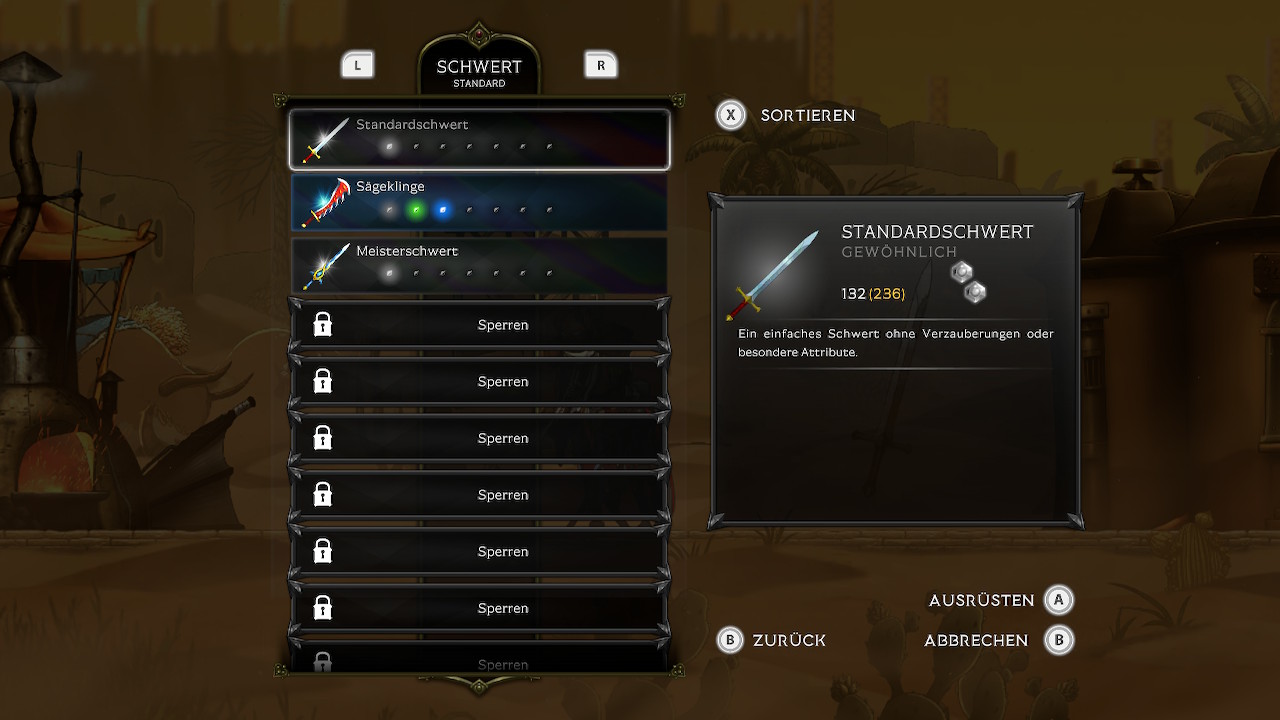Pick the Meisterschwert from the list

[x=479, y=265]
